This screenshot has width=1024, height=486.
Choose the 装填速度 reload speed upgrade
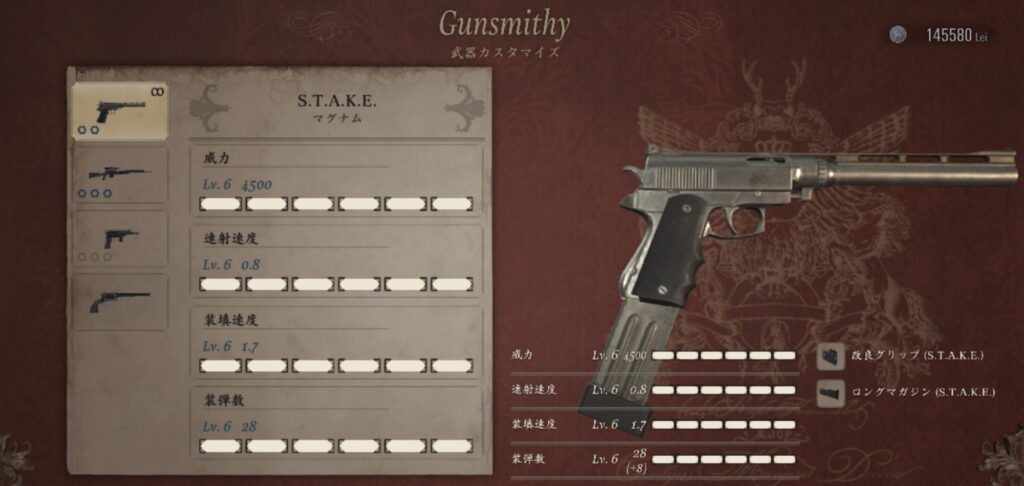[336, 342]
